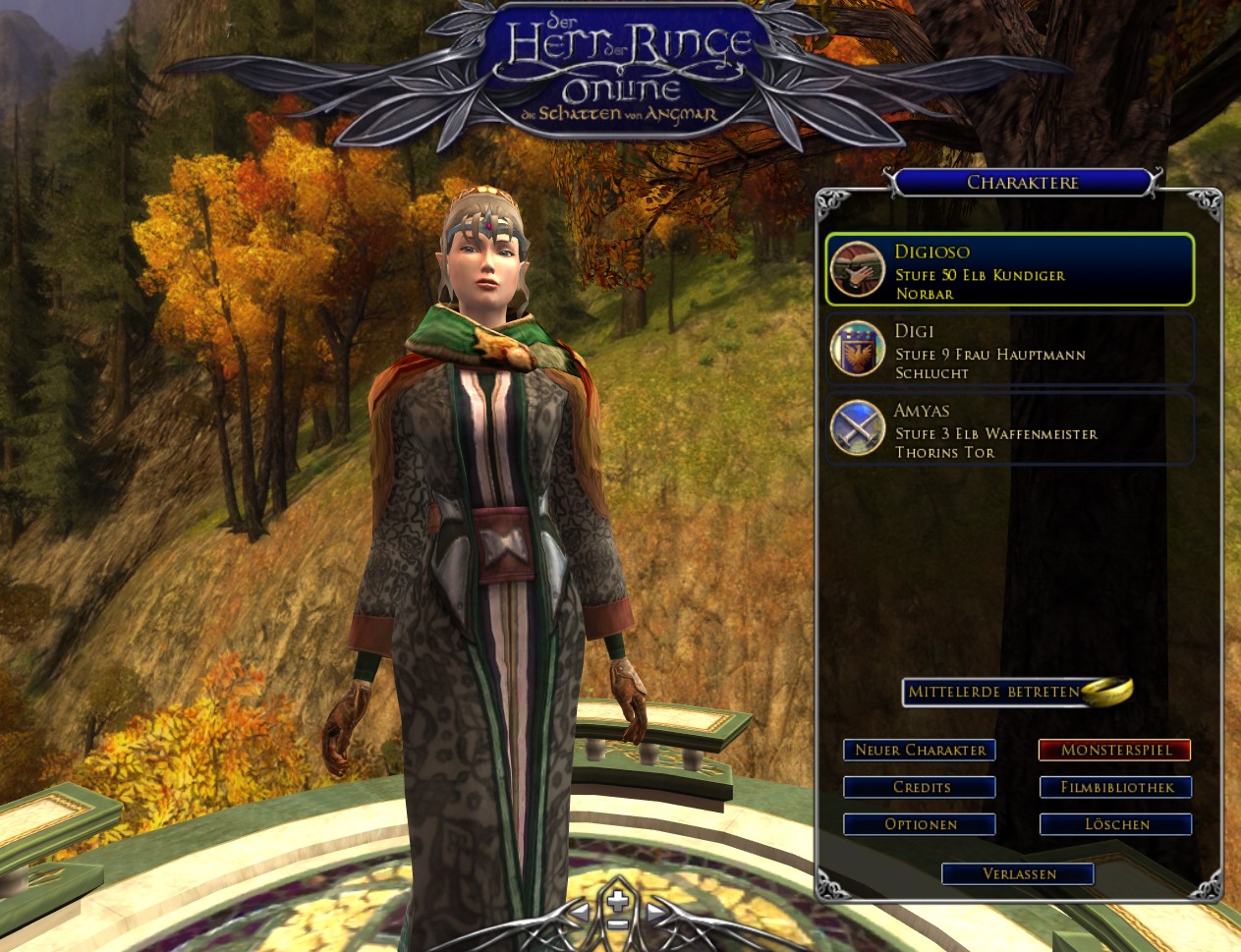
Task: Click the Mittelerde betreten button
Action: (994, 692)
